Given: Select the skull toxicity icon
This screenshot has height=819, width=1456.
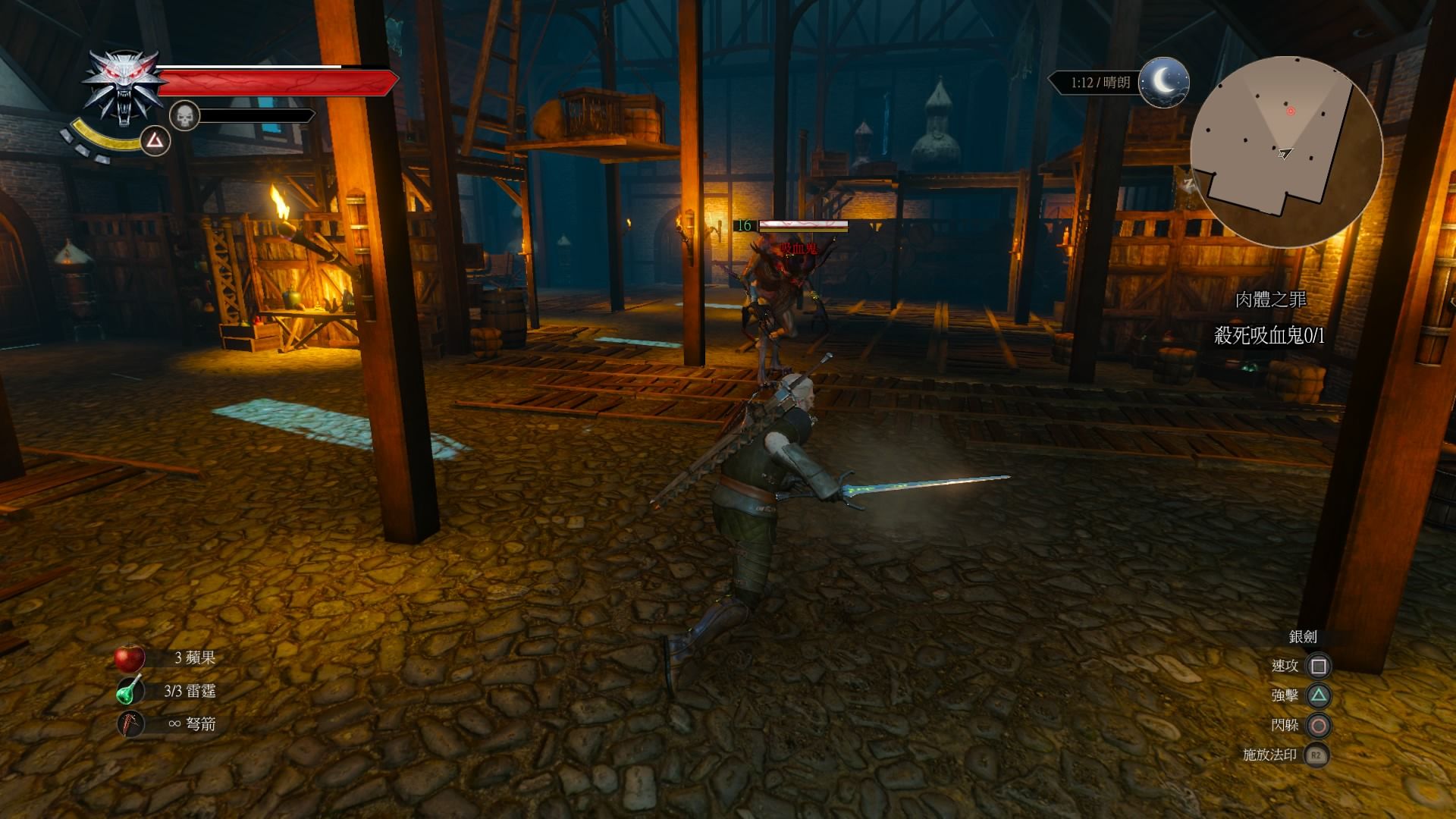Looking at the screenshot, I should tap(184, 116).
